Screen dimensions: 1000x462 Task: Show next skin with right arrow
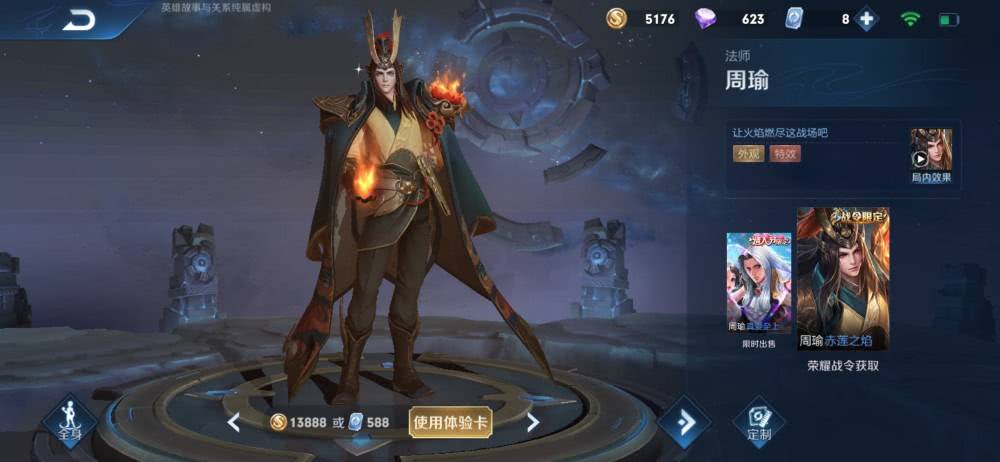click(533, 422)
